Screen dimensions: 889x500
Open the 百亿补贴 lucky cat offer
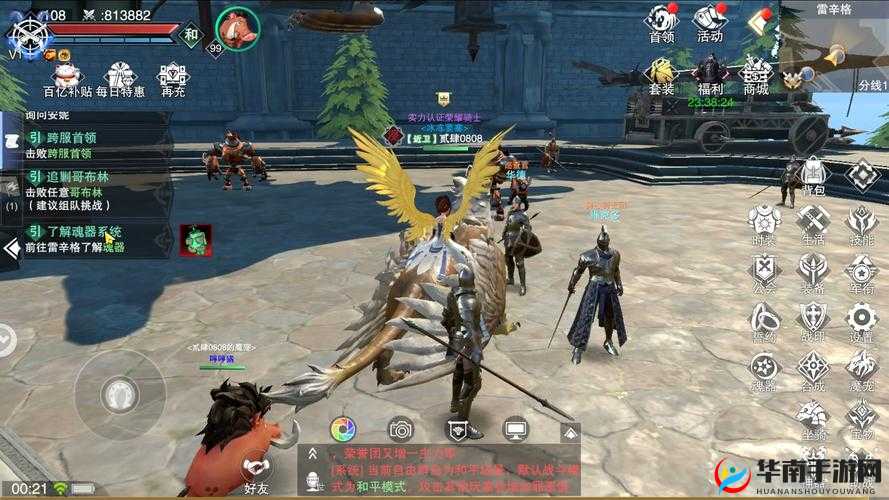click(67, 78)
